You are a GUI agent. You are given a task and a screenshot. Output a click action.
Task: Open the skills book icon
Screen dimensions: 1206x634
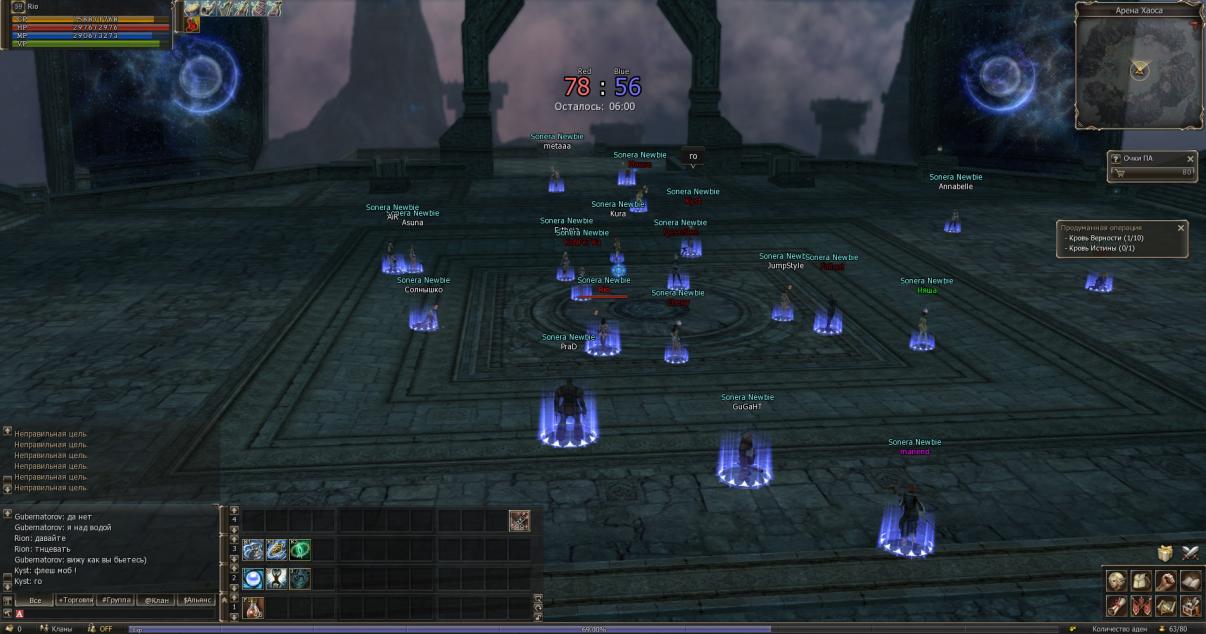(1189, 581)
